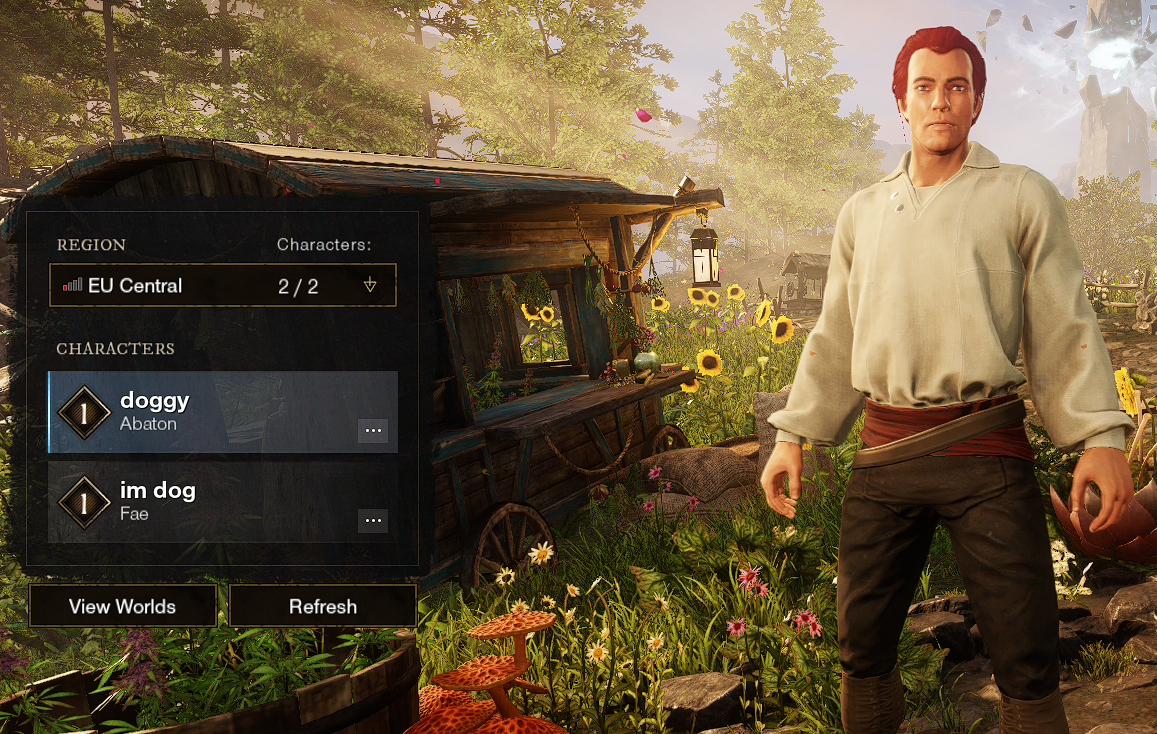Refresh the character list
Image resolution: width=1157 pixels, height=734 pixels.
pos(322,606)
